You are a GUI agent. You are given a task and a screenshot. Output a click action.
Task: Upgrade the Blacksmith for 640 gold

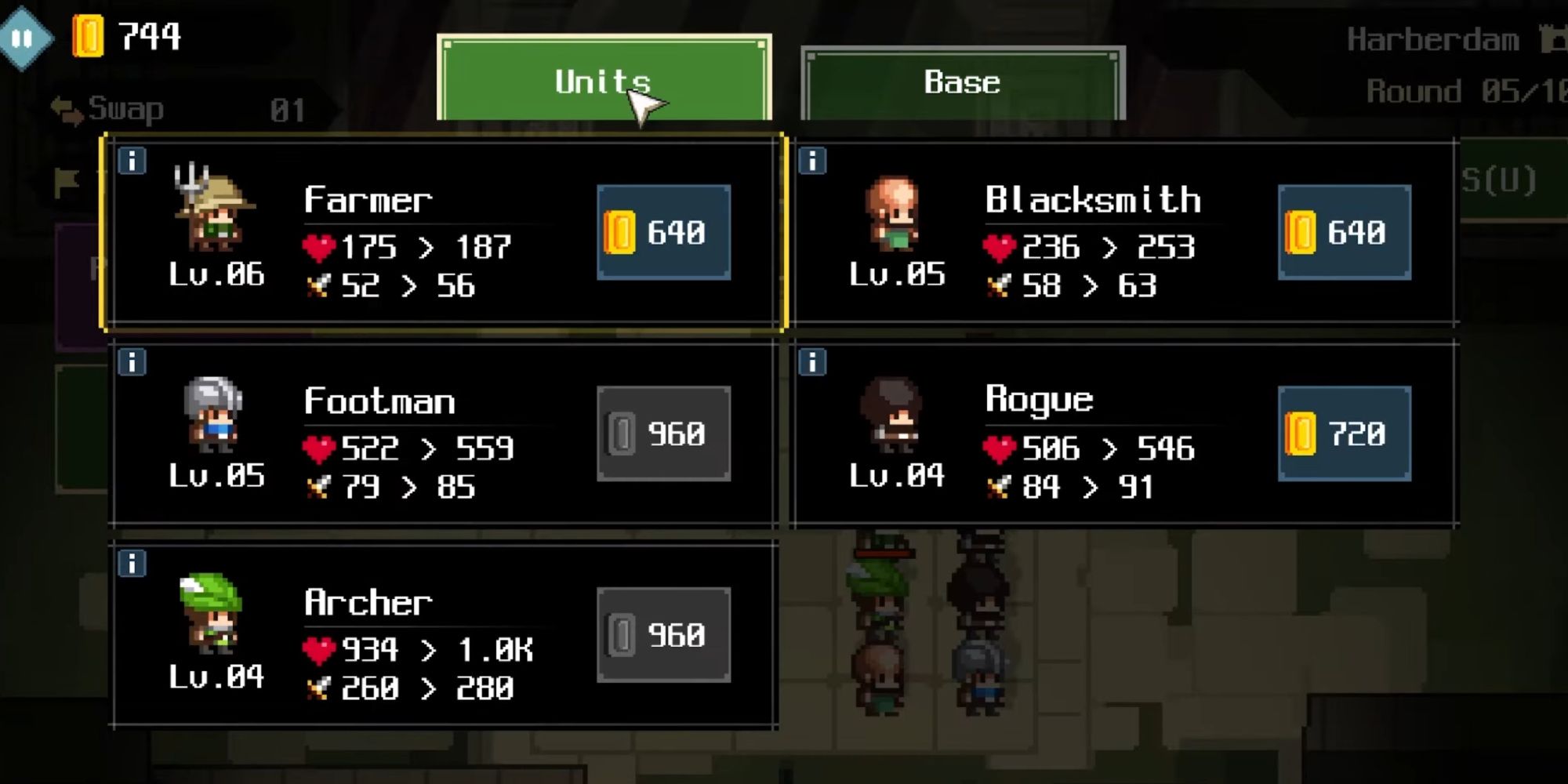[x=1344, y=233]
